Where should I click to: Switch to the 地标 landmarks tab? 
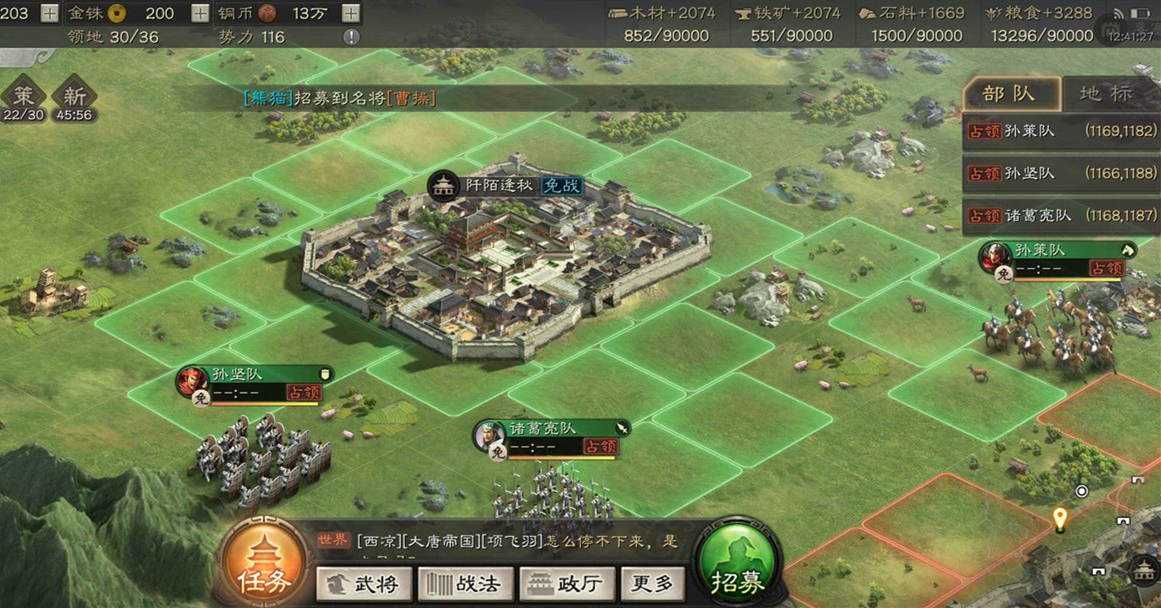tap(1106, 94)
